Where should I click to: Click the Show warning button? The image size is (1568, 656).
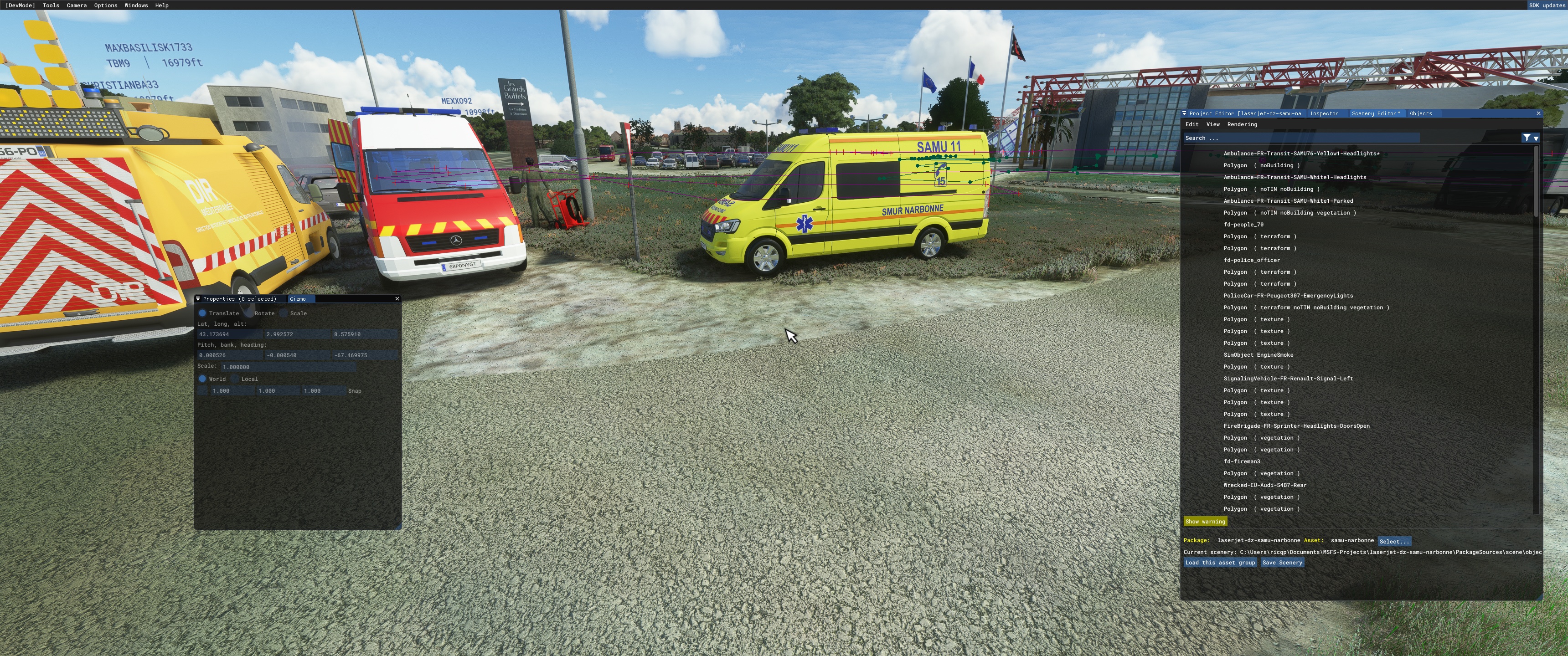[x=1205, y=522]
